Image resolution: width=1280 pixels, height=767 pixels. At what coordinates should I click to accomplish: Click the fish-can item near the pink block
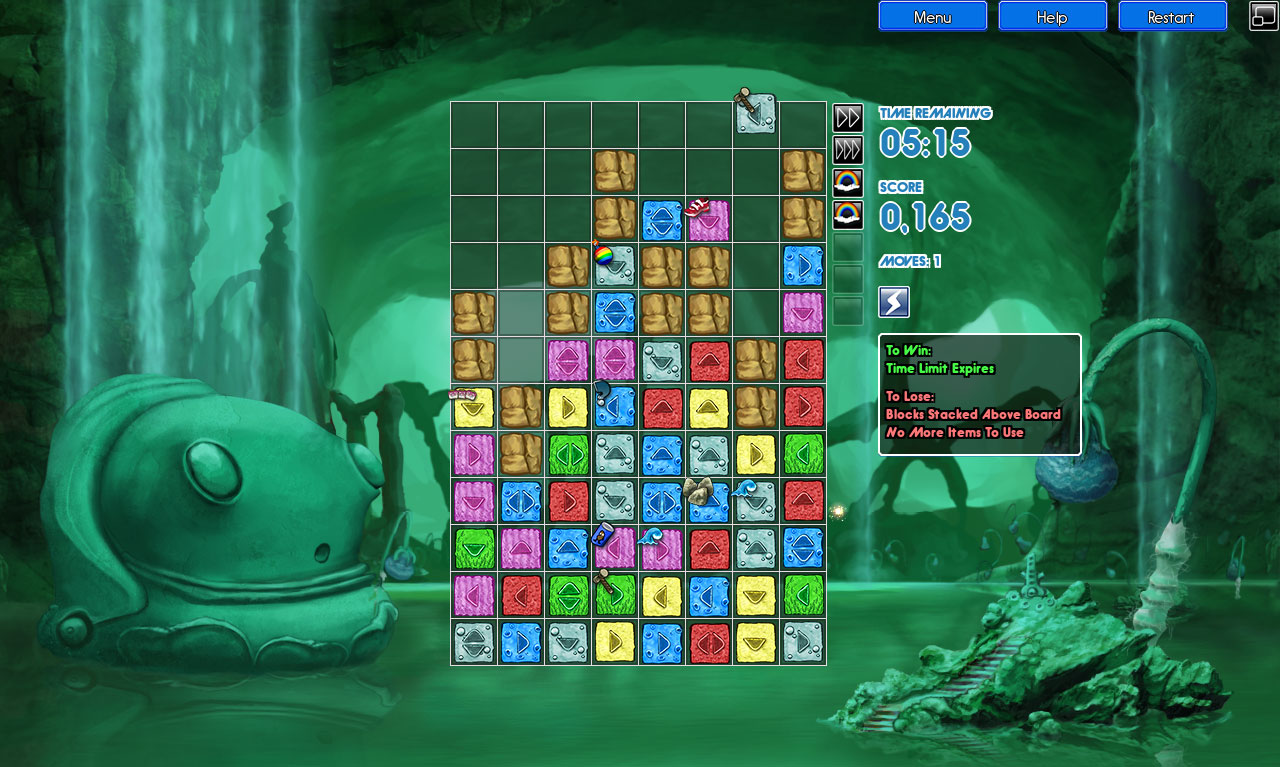coord(603,535)
